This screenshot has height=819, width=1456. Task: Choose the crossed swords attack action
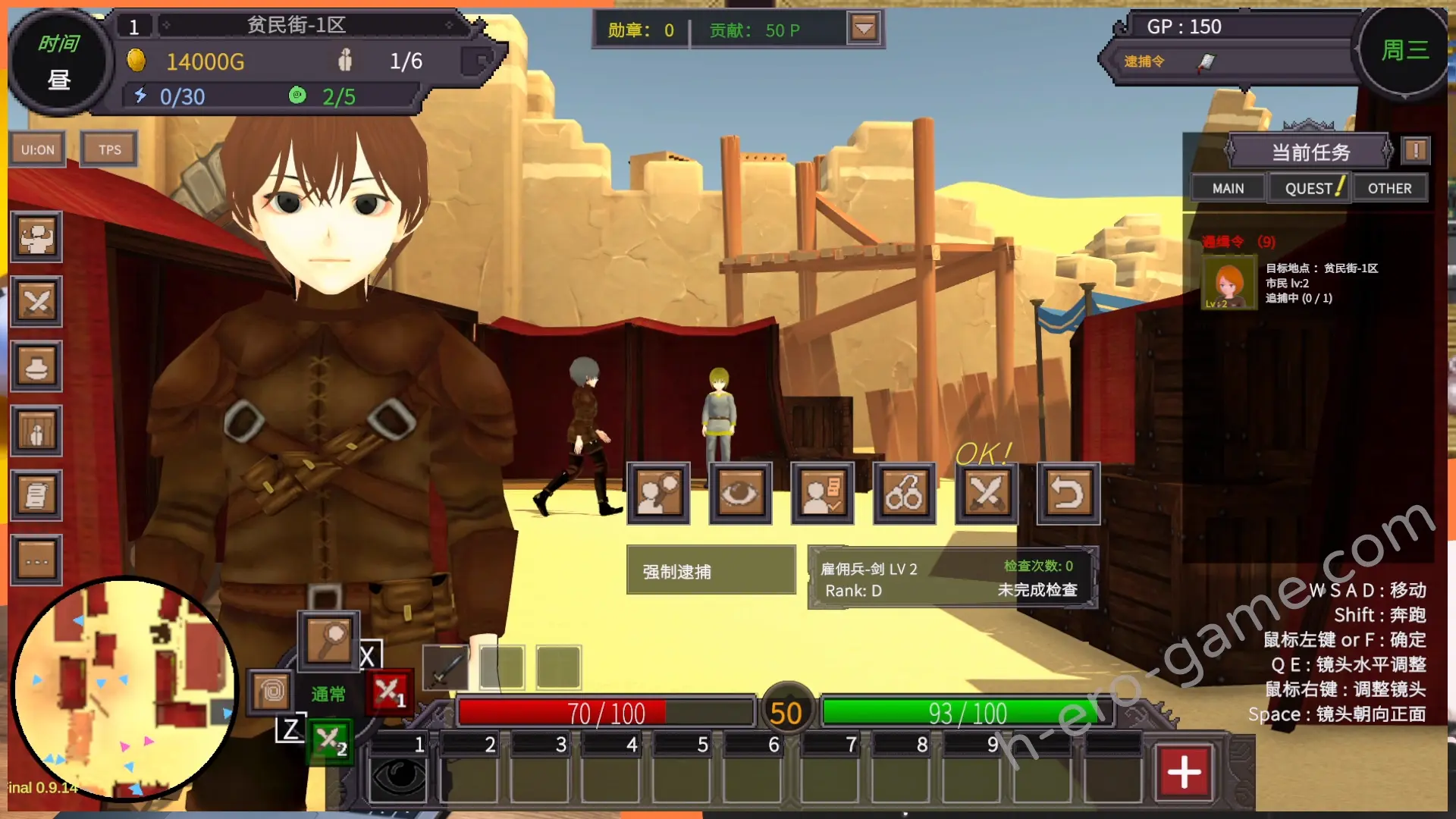[986, 494]
